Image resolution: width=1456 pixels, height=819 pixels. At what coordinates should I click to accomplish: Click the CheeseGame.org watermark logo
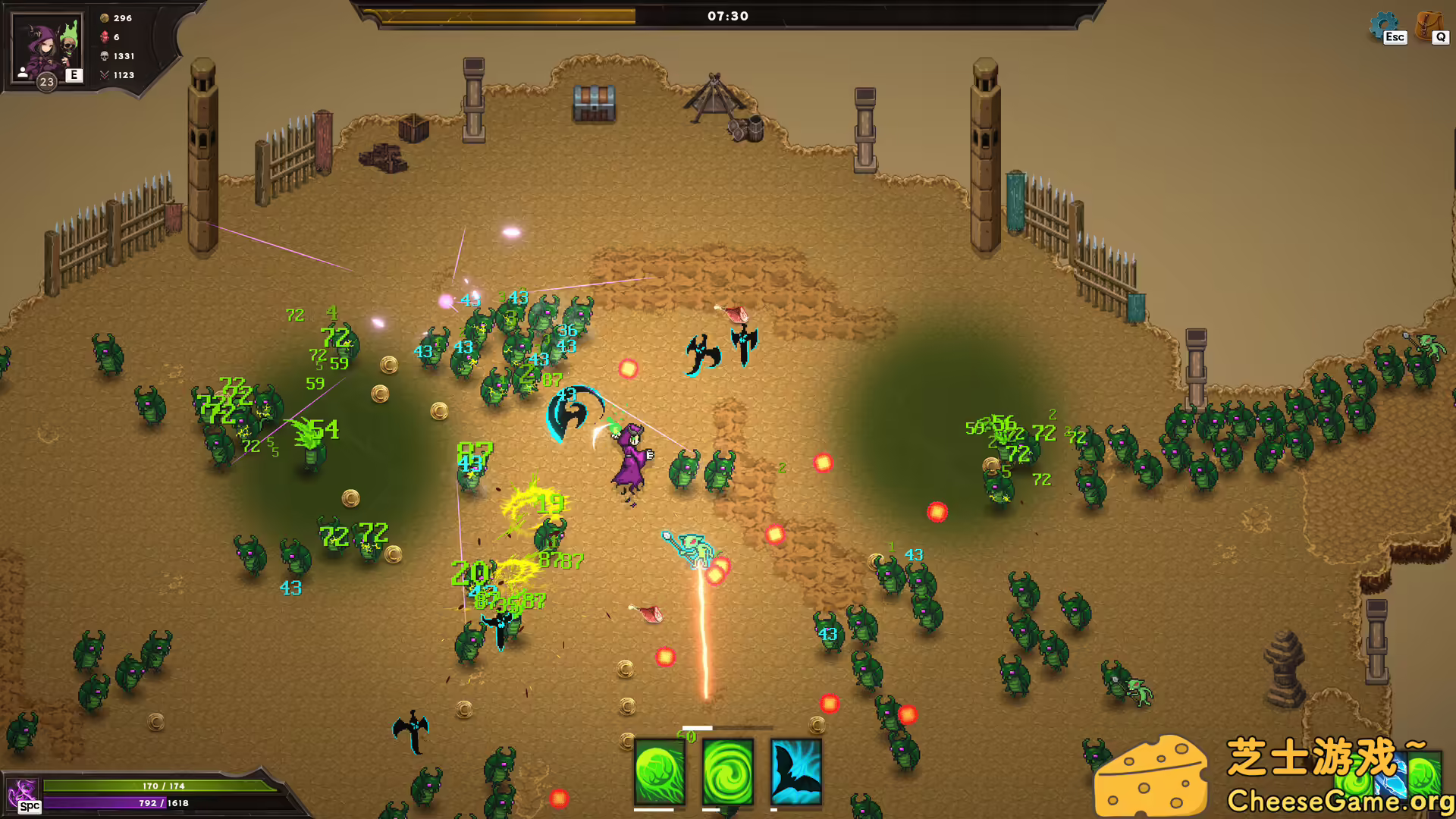pos(1274,775)
